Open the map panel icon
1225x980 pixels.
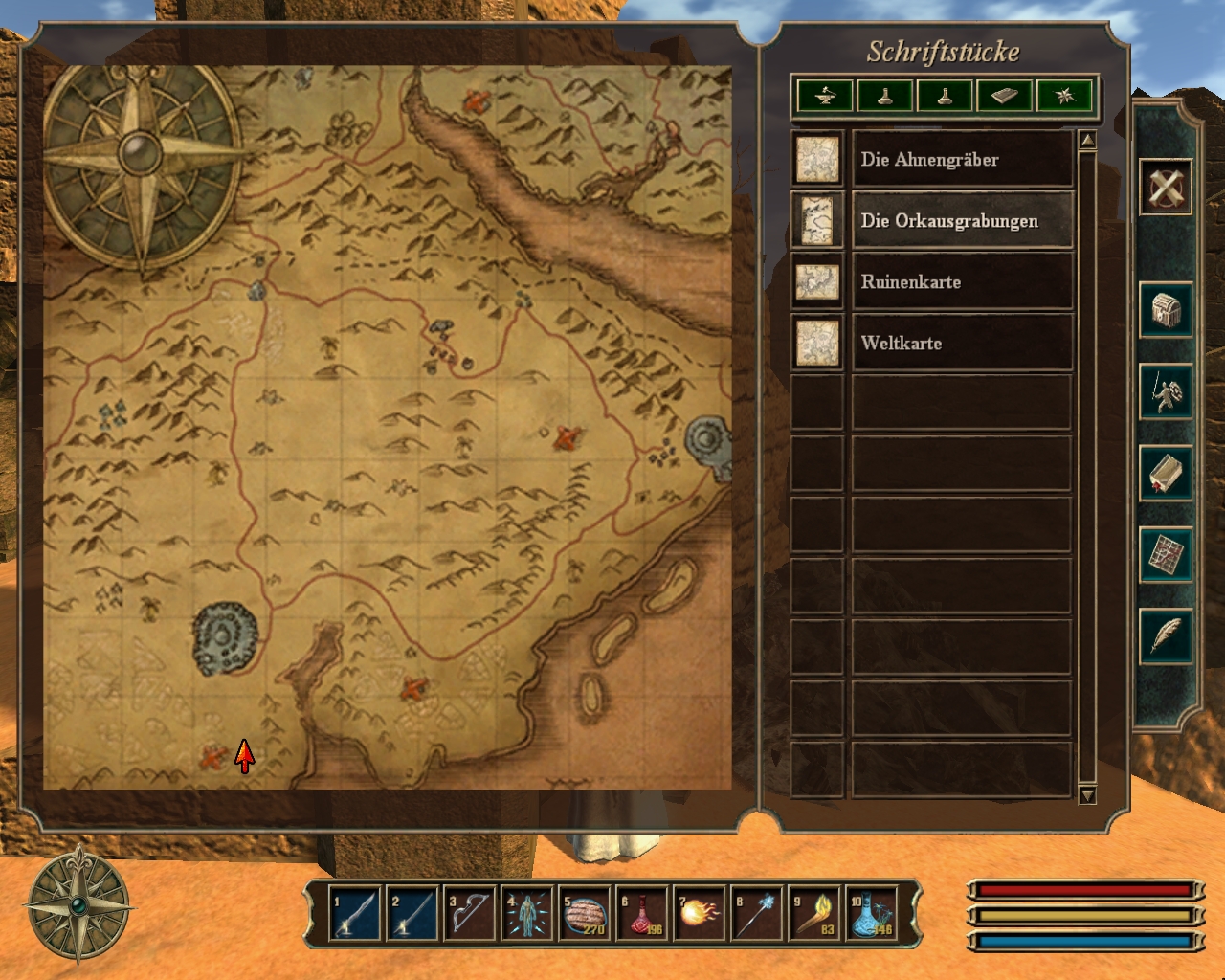(1166, 554)
